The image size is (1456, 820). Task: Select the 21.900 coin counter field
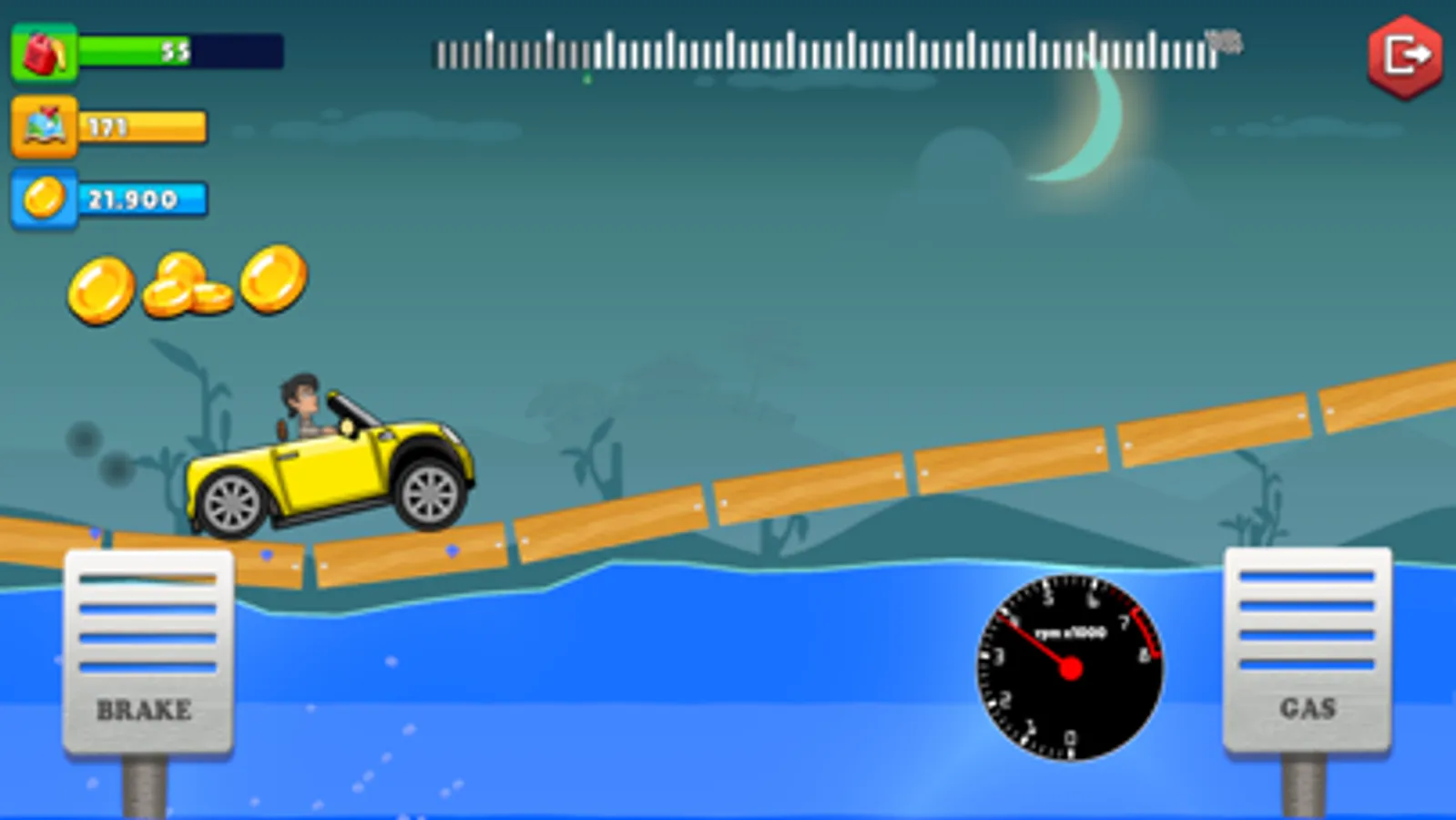pos(141,198)
